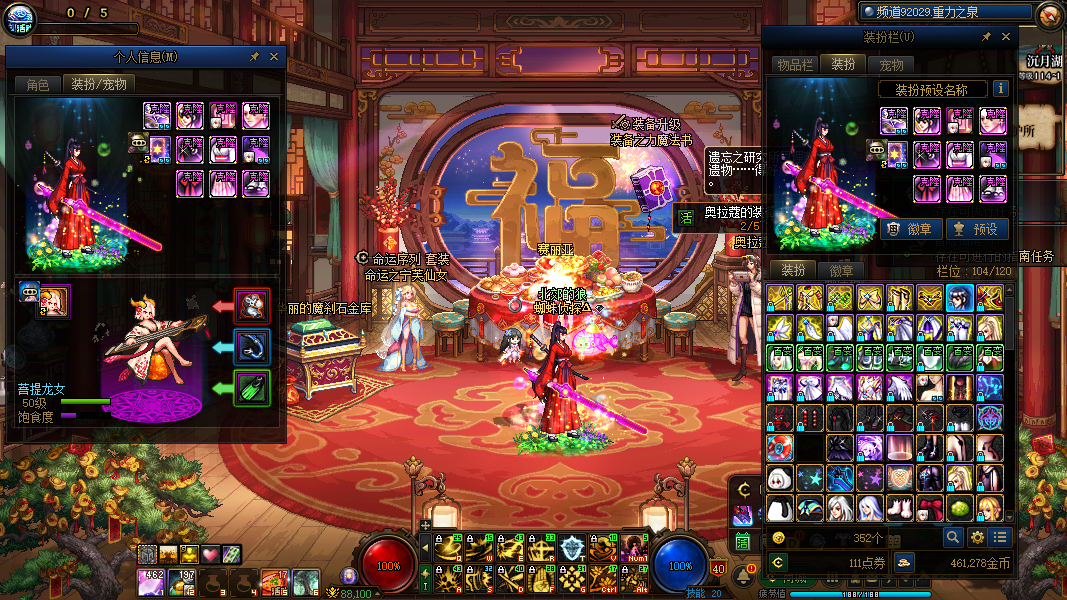Switch to the 宠物 pet tab
The width and height of the screenshot is (1067, 600).
pos(891,65)
